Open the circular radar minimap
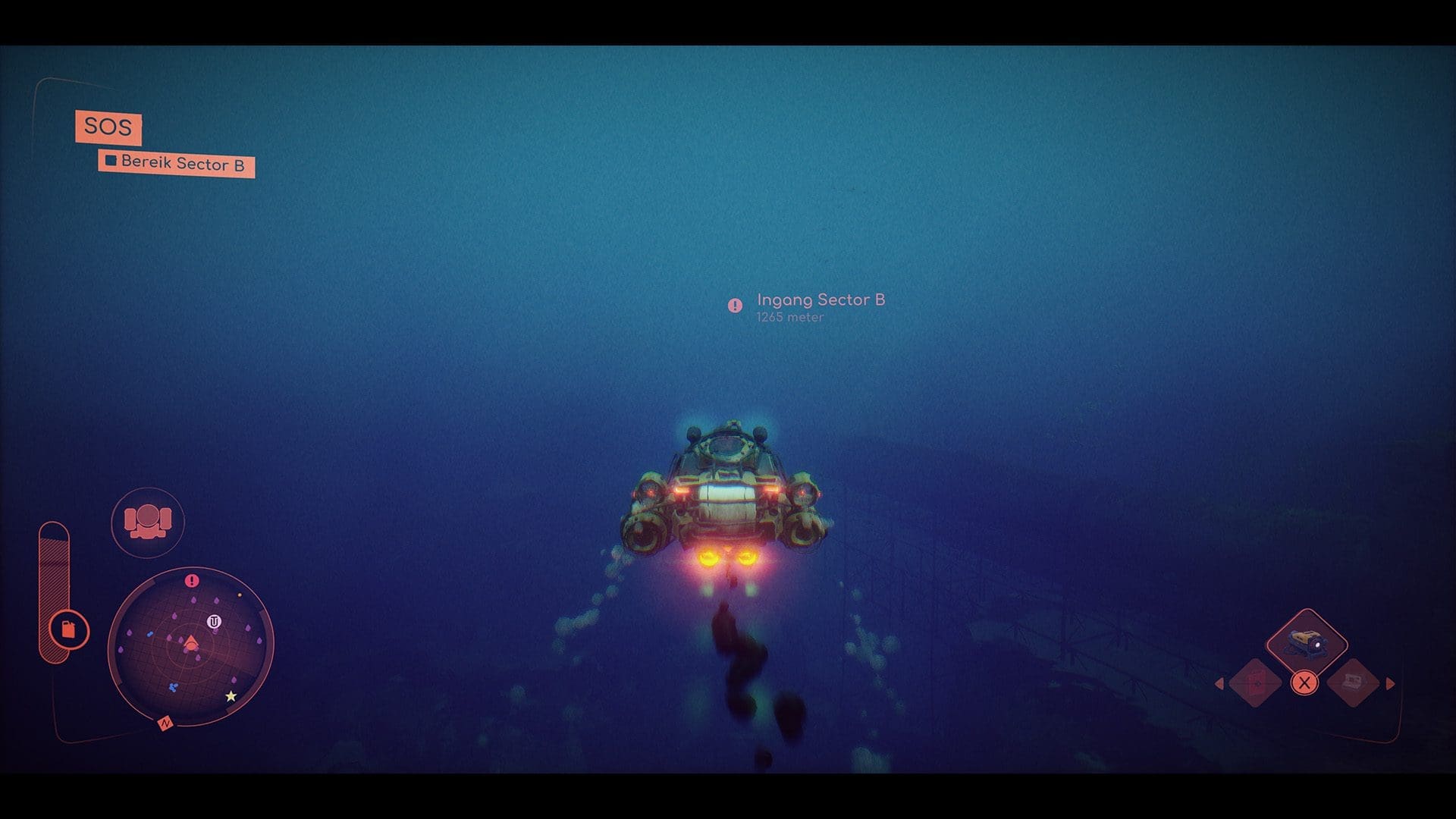The height and width of the screenshot is (819, 1456). point(190,645)
